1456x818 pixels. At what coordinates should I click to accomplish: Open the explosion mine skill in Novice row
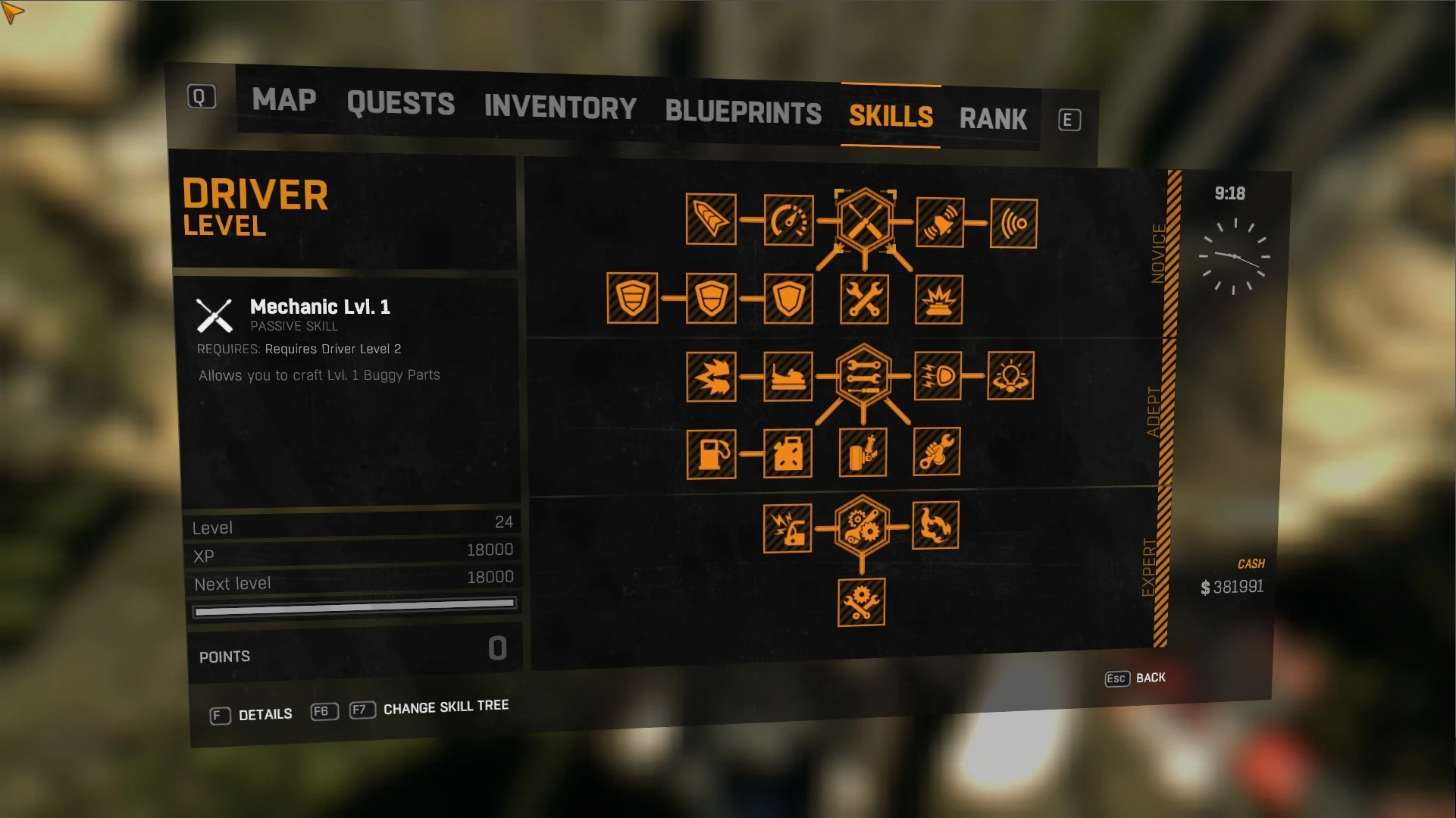tap(938, 298)
